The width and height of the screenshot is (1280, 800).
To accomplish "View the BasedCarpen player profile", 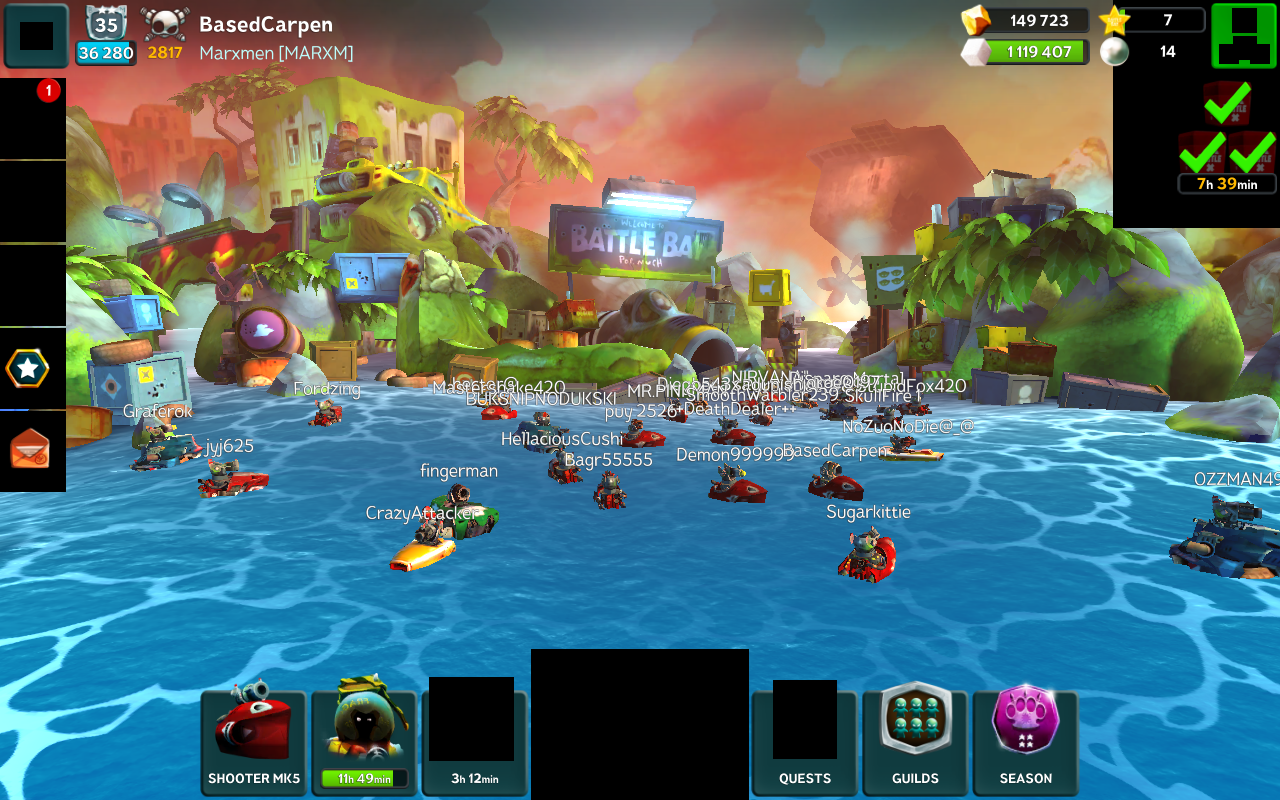I will [266, 25].
